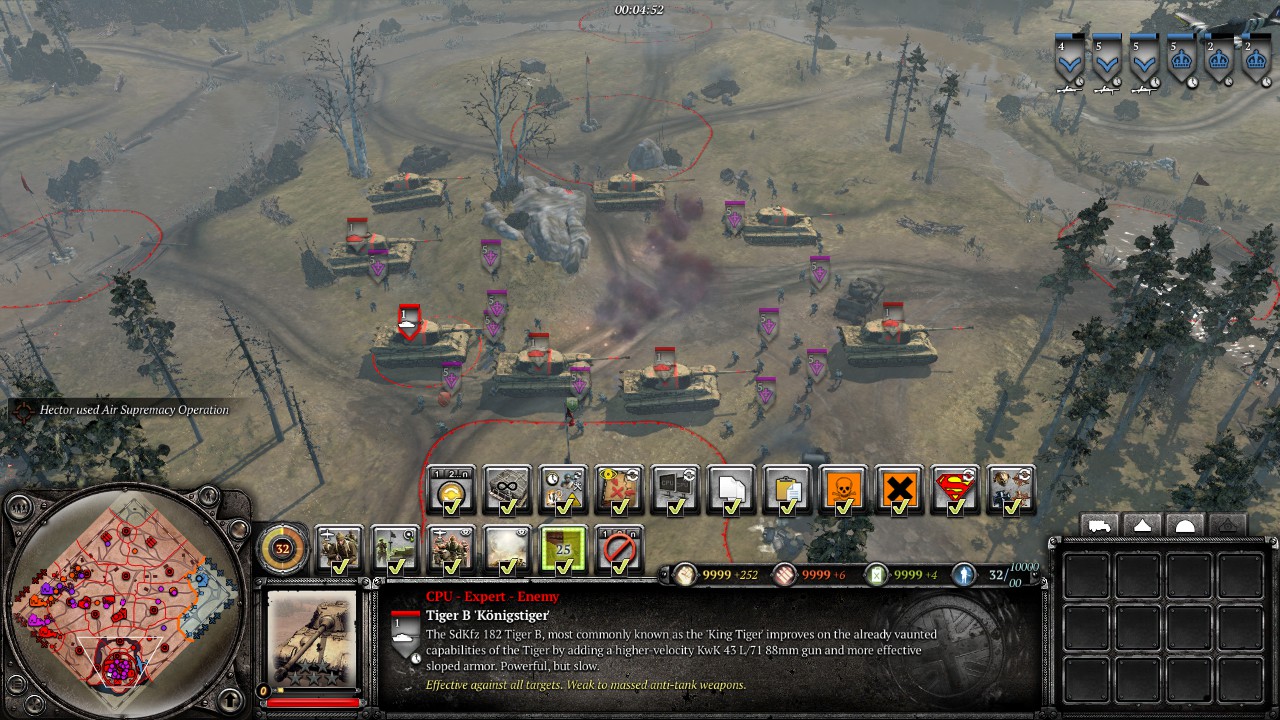Toggle the red prohibition circle button
The width and height of the screenshot is (1280, 720).
(x=619, y=549)
